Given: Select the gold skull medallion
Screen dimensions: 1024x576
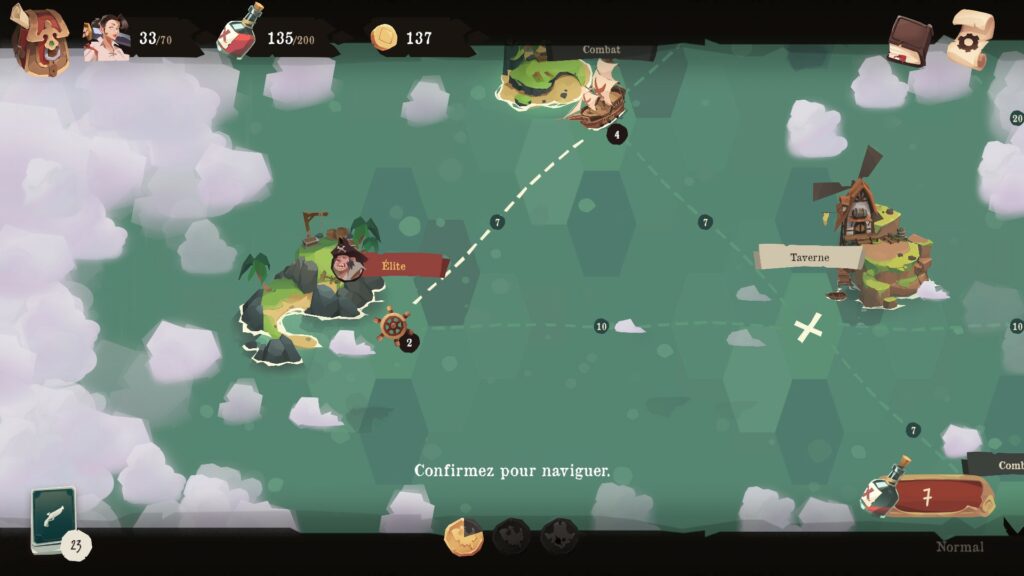Looking at the screenshot, I should tap(463, 538).
